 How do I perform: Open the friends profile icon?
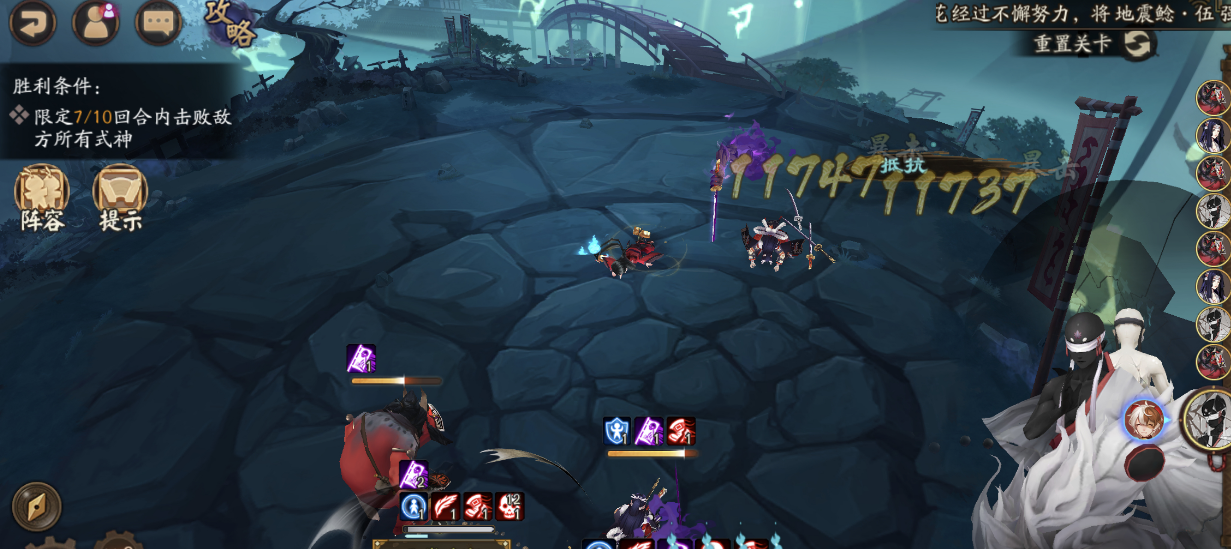[x=96, y=23]
